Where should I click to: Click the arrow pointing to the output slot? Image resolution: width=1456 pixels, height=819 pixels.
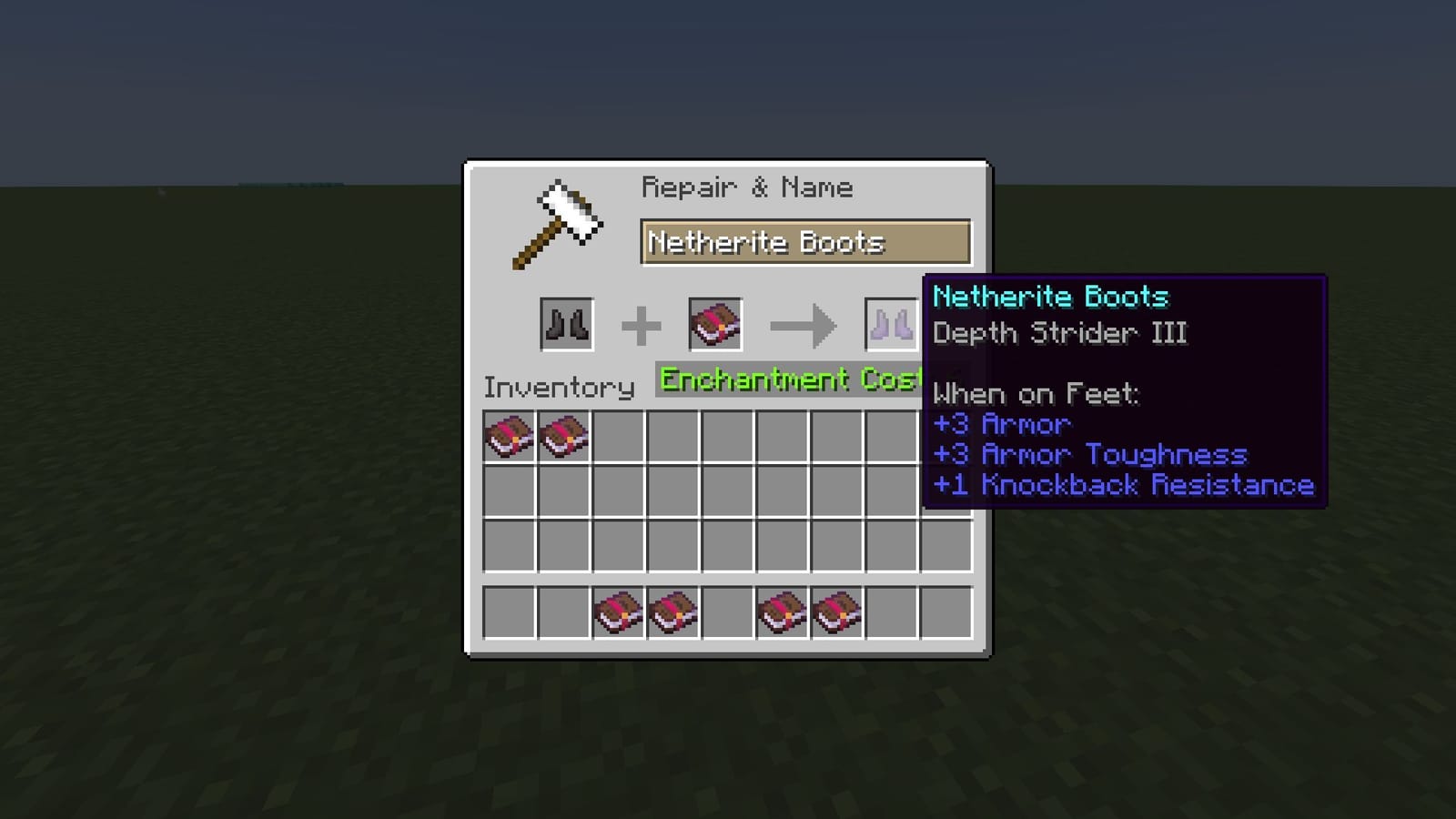pyautogui.click(x=801, y=324)
